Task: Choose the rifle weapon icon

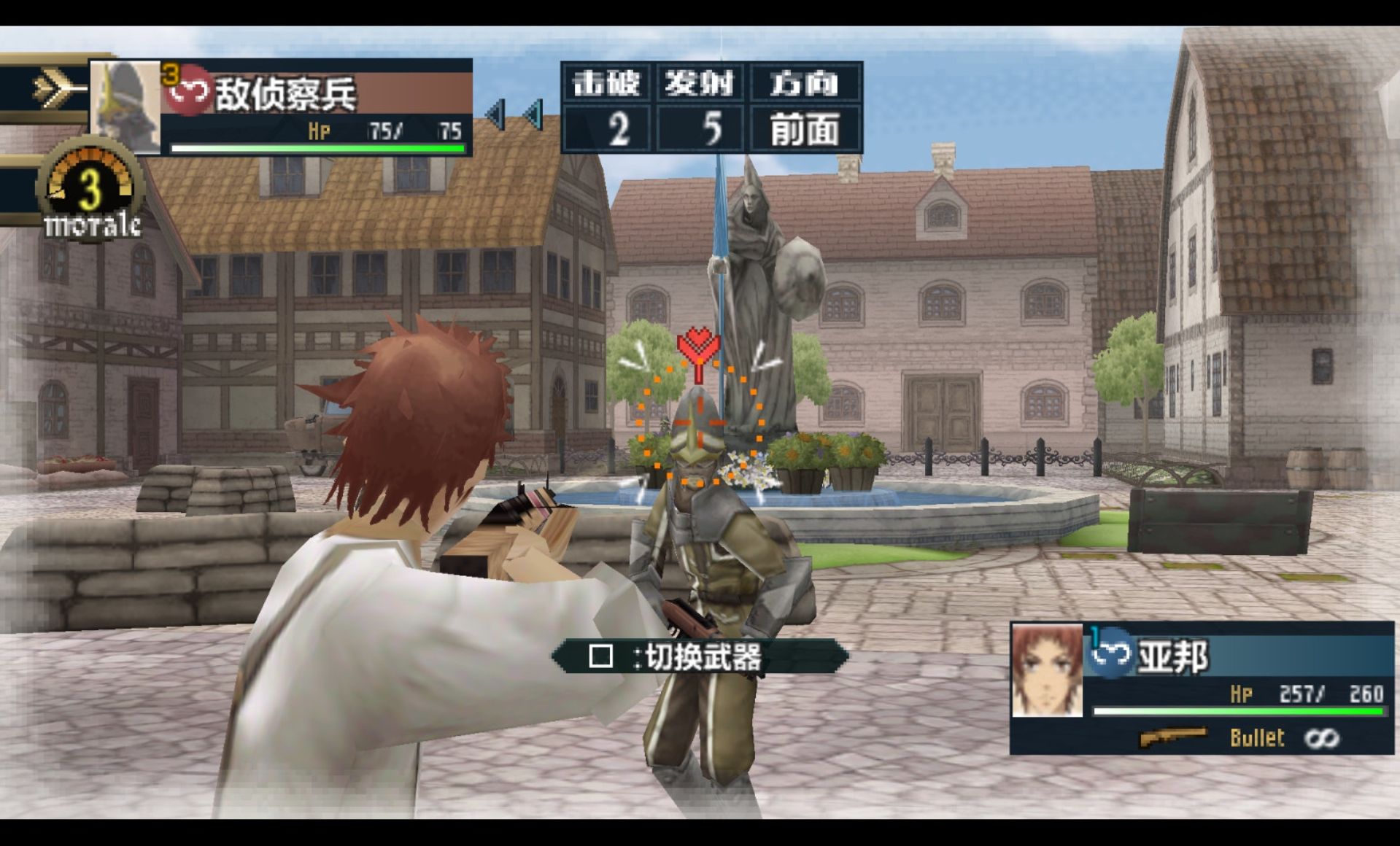Action: 1173,737
